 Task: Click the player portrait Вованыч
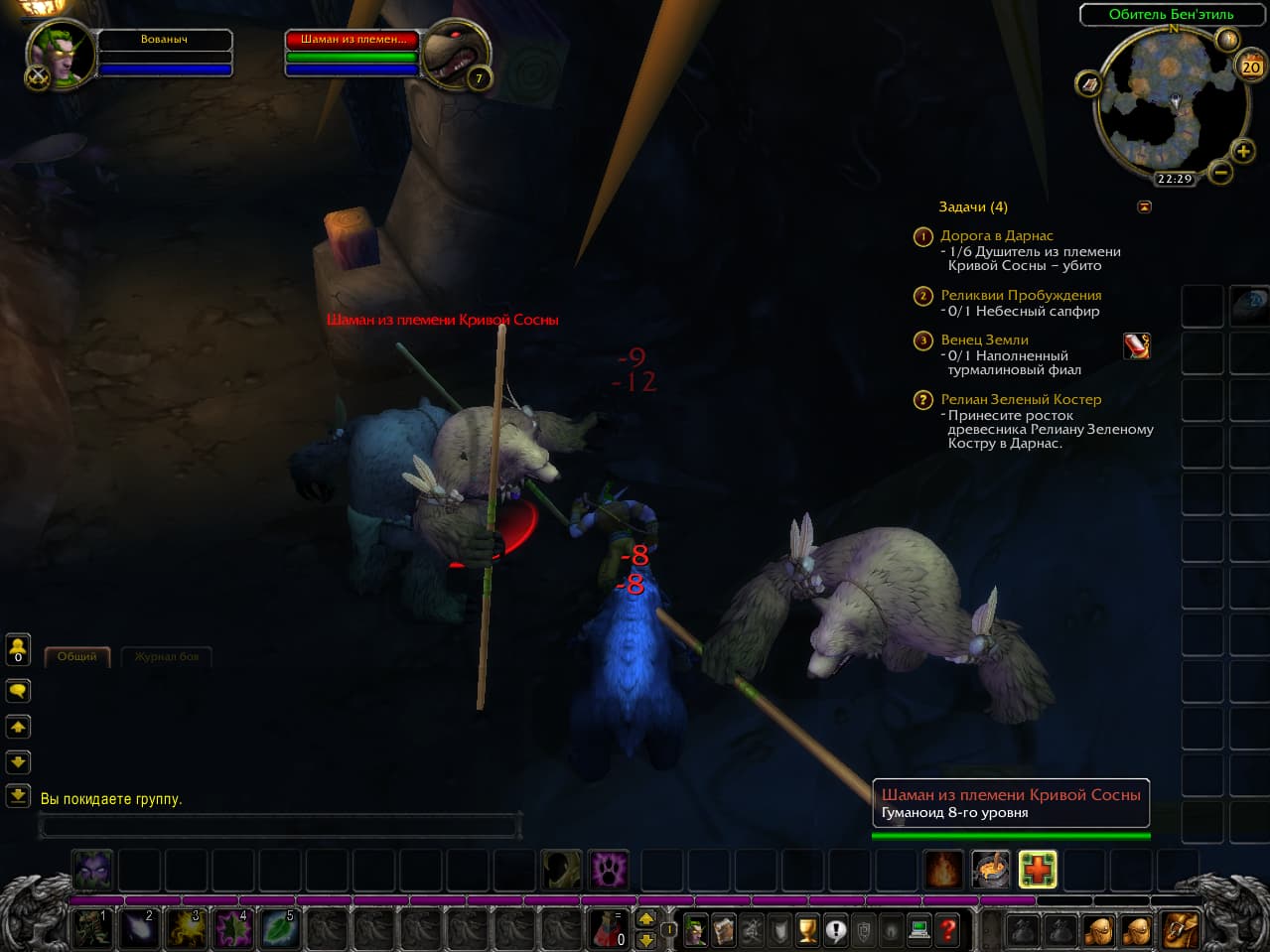point(60,55)
